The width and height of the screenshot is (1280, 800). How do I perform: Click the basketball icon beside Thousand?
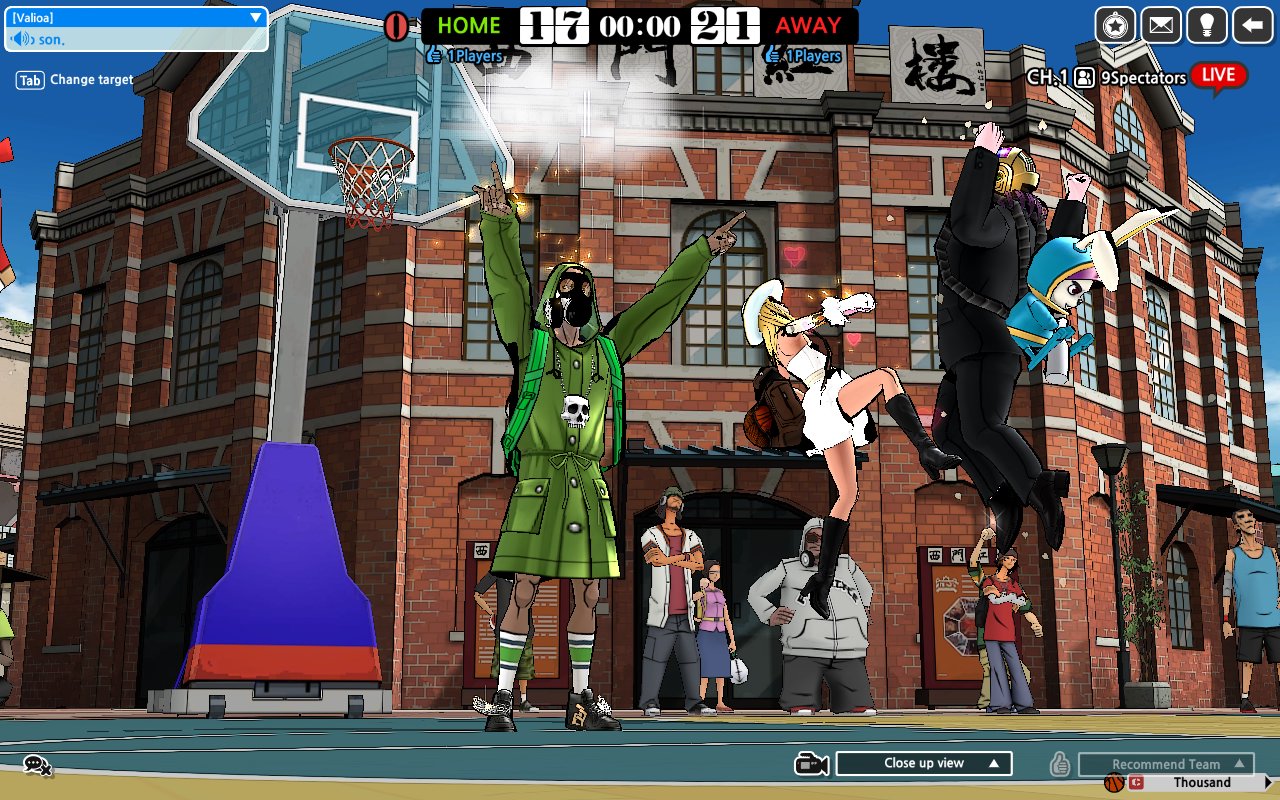[x=1113, y=781]
